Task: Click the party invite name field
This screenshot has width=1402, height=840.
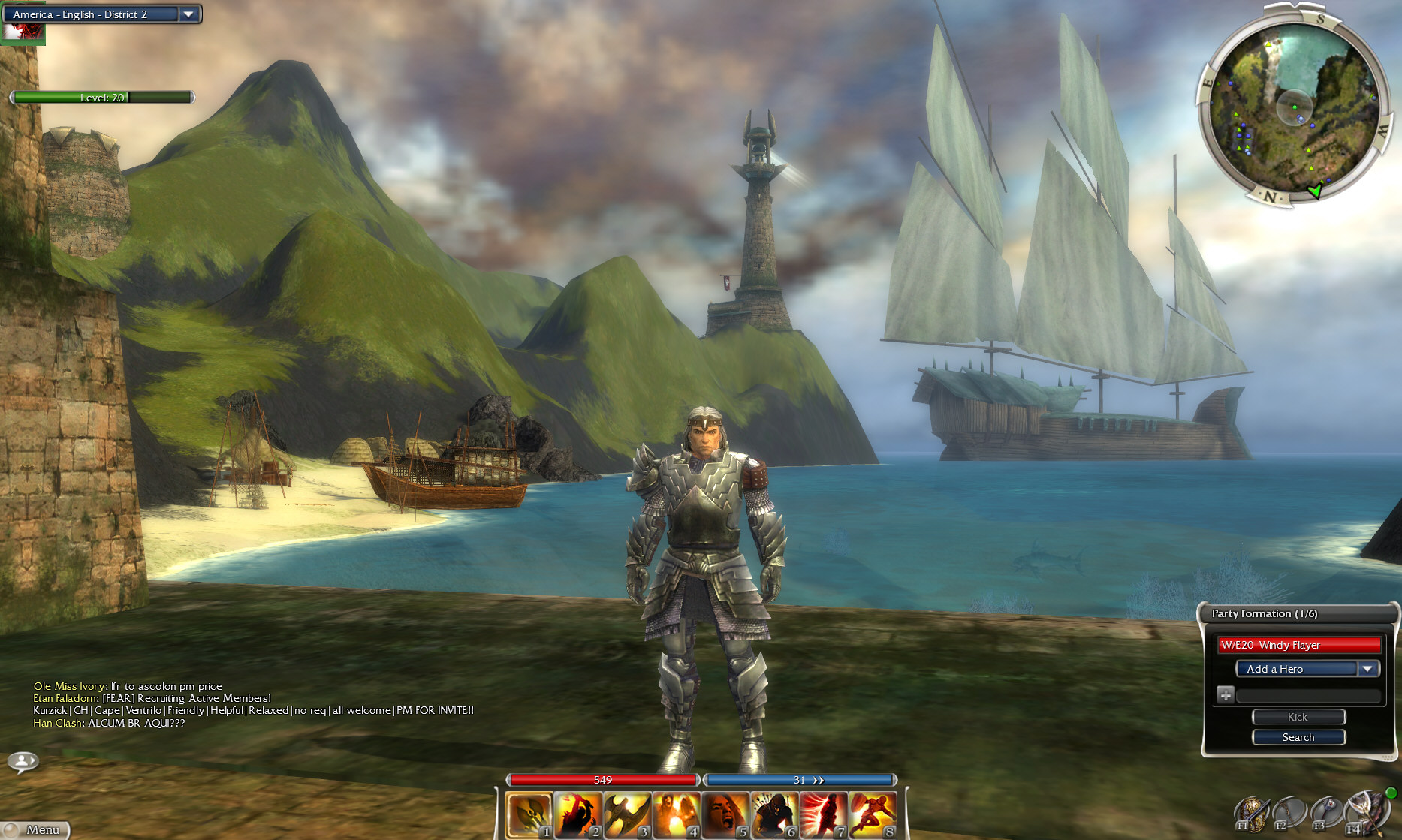Action: coord(1308,696)
